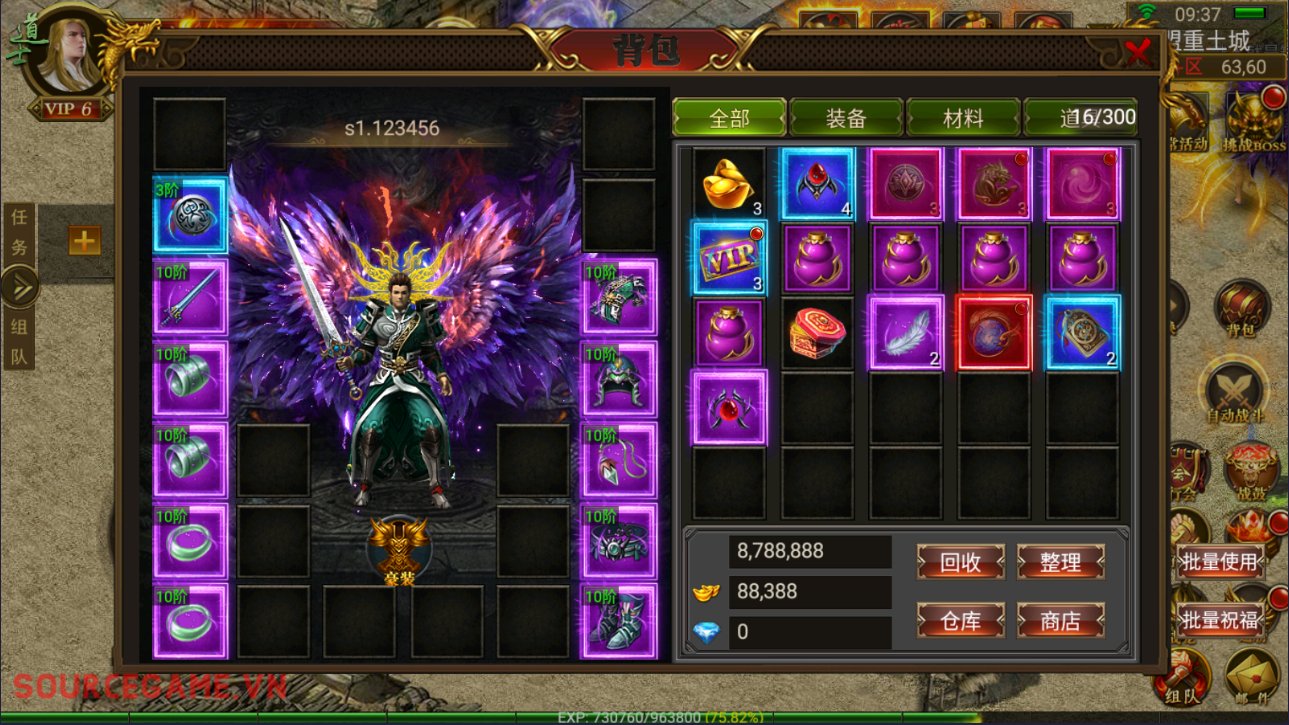Click the 批量祝福 batch-bless button

point(1219,620)
